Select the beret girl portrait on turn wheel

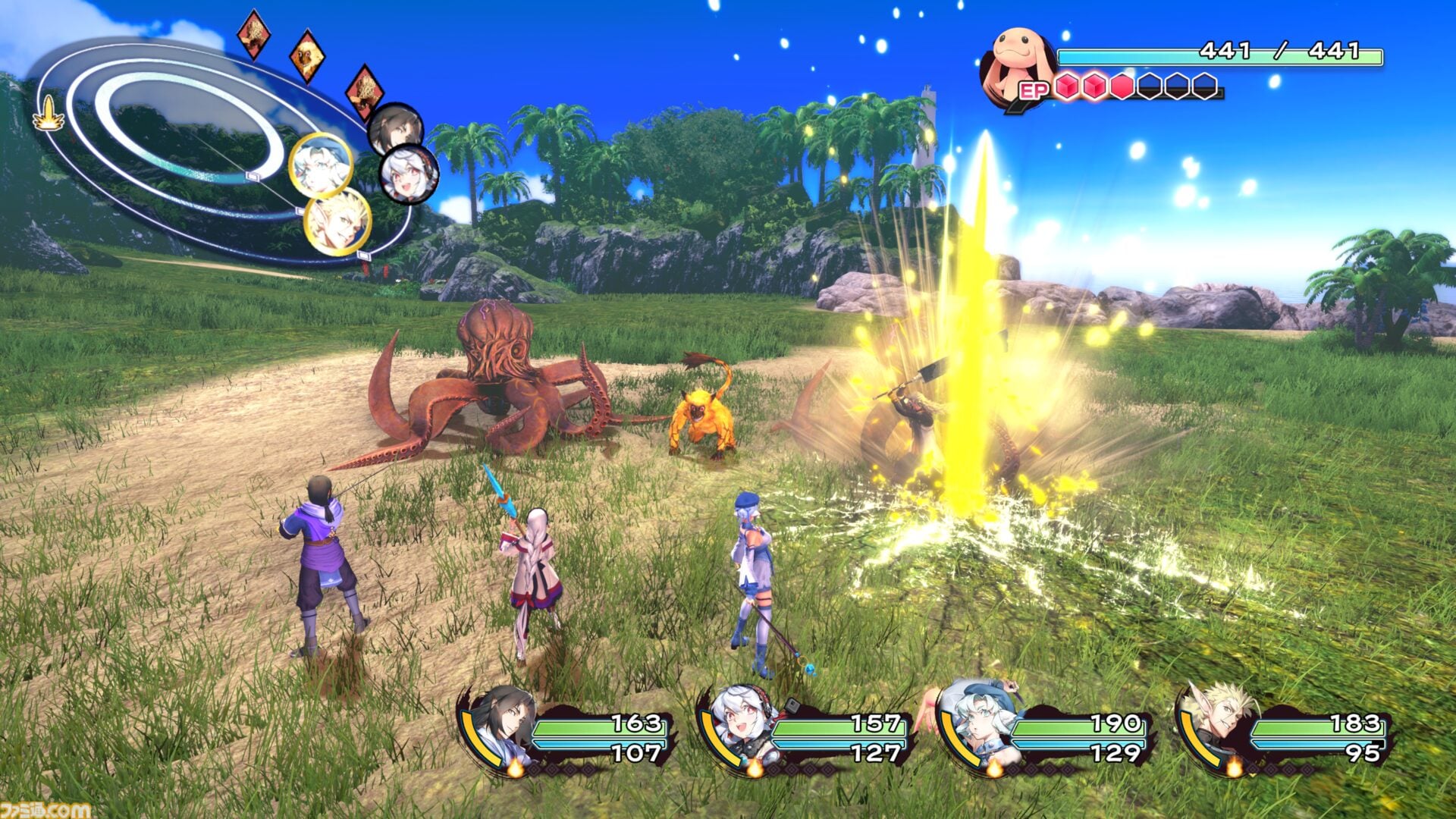tap(321, 165)
